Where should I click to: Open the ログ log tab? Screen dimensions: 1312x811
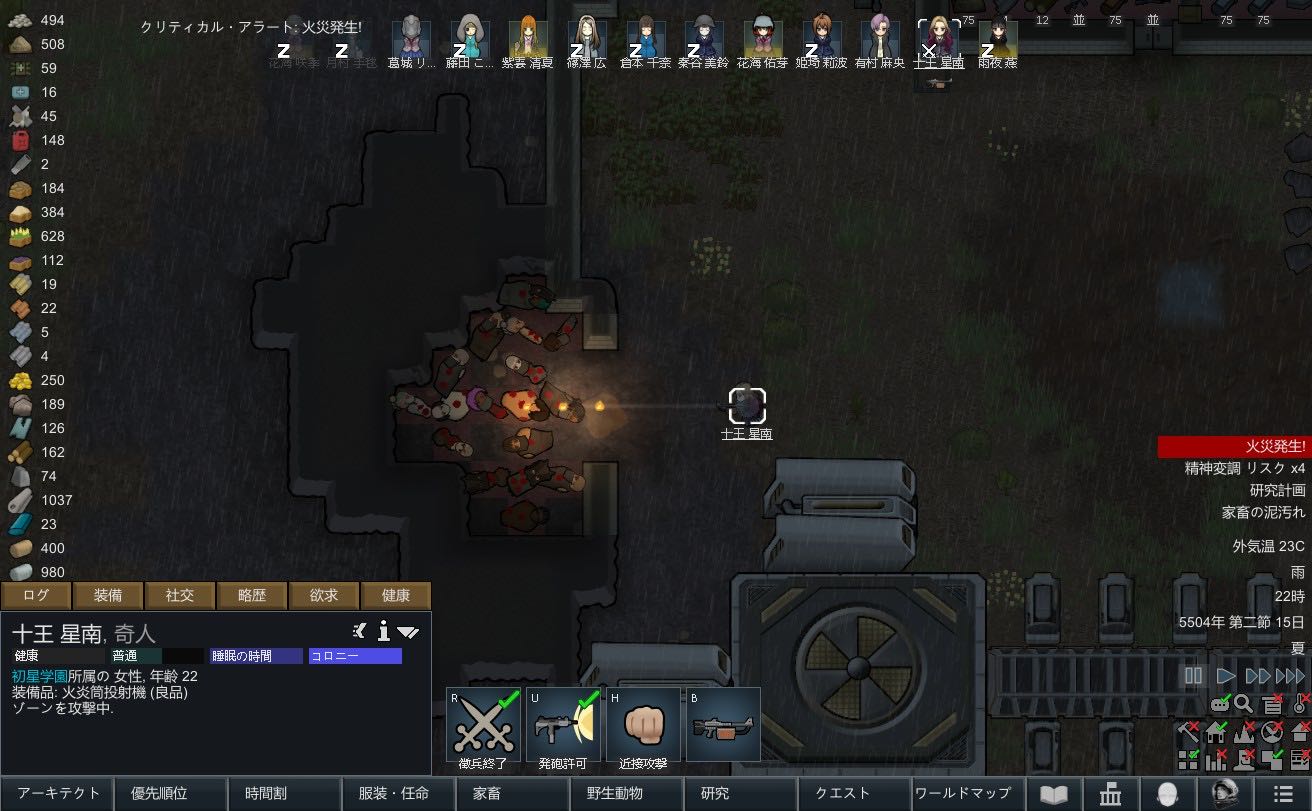click(36, 596)
